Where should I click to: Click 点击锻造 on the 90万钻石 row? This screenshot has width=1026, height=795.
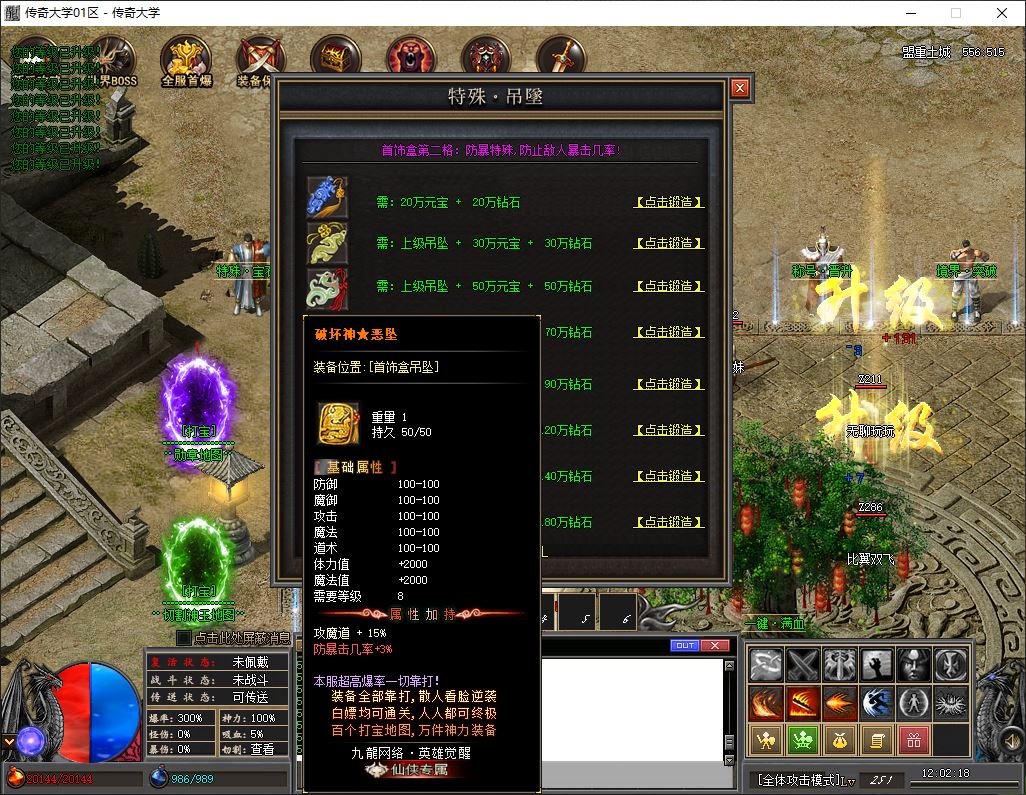(x=669, y=384)
